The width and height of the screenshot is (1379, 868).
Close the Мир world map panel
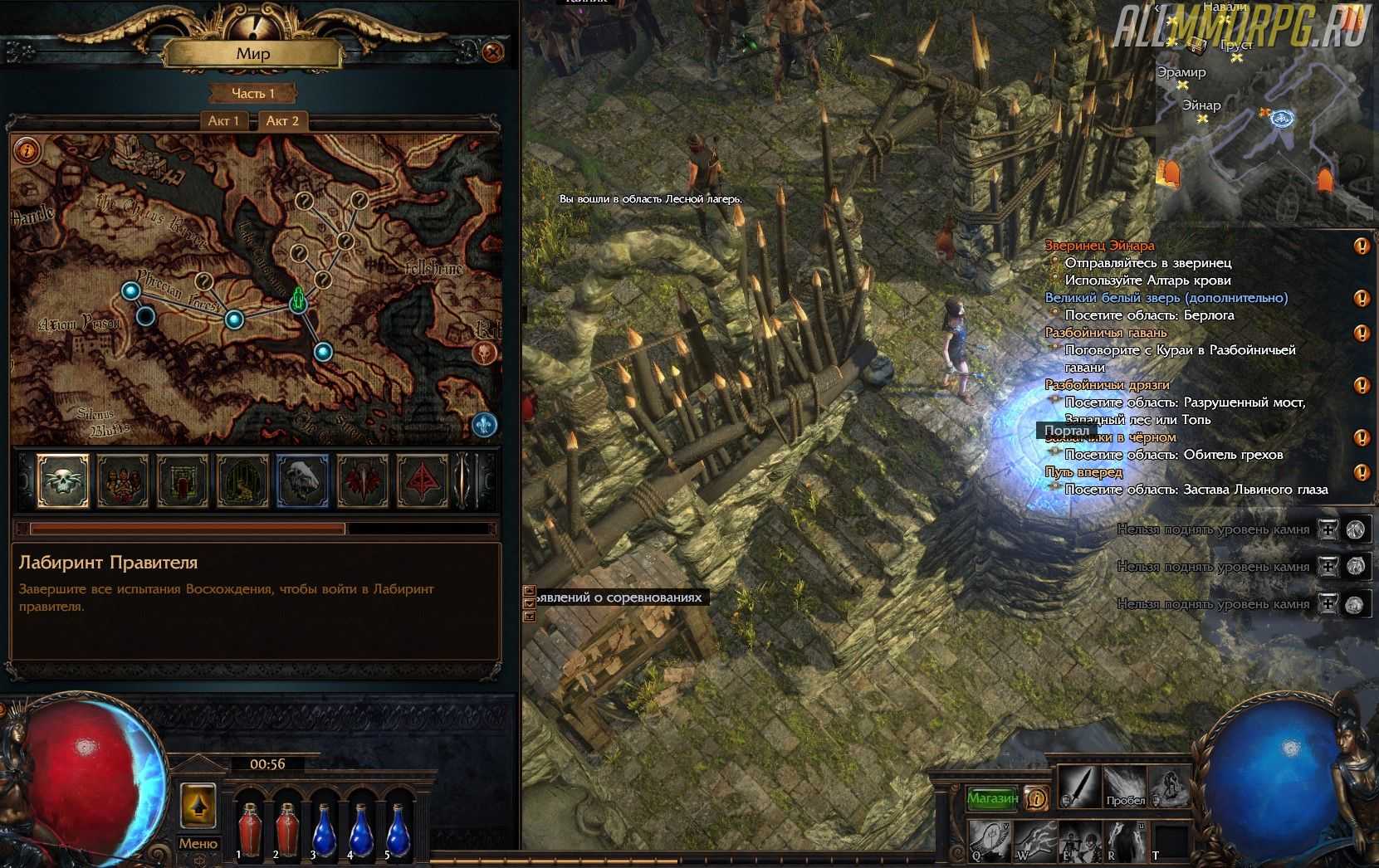coord(492,53)
